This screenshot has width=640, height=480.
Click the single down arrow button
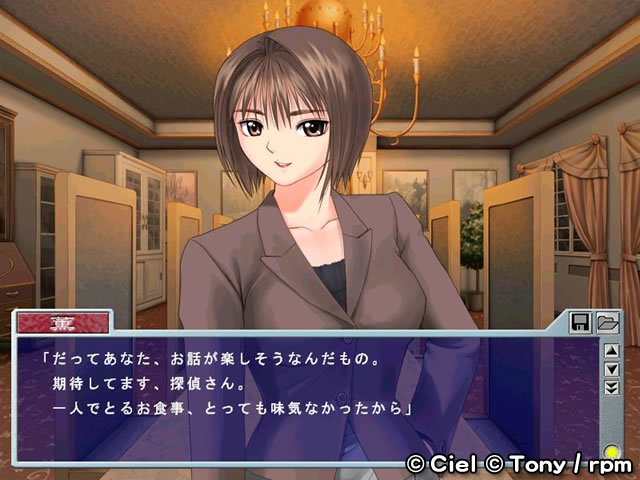coord(611,369)
